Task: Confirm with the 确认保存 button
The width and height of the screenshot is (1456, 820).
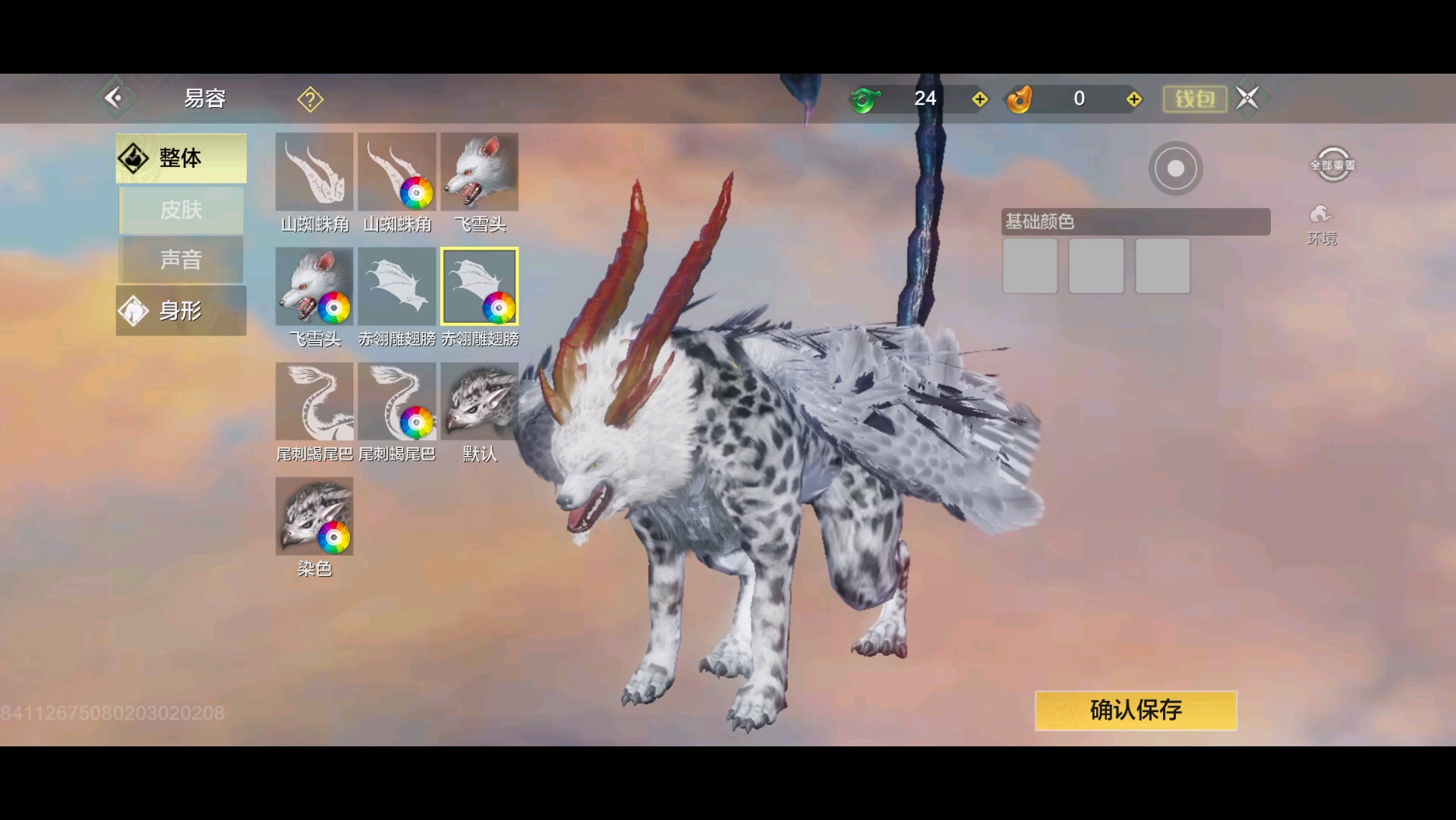Action: [1136, 710]
